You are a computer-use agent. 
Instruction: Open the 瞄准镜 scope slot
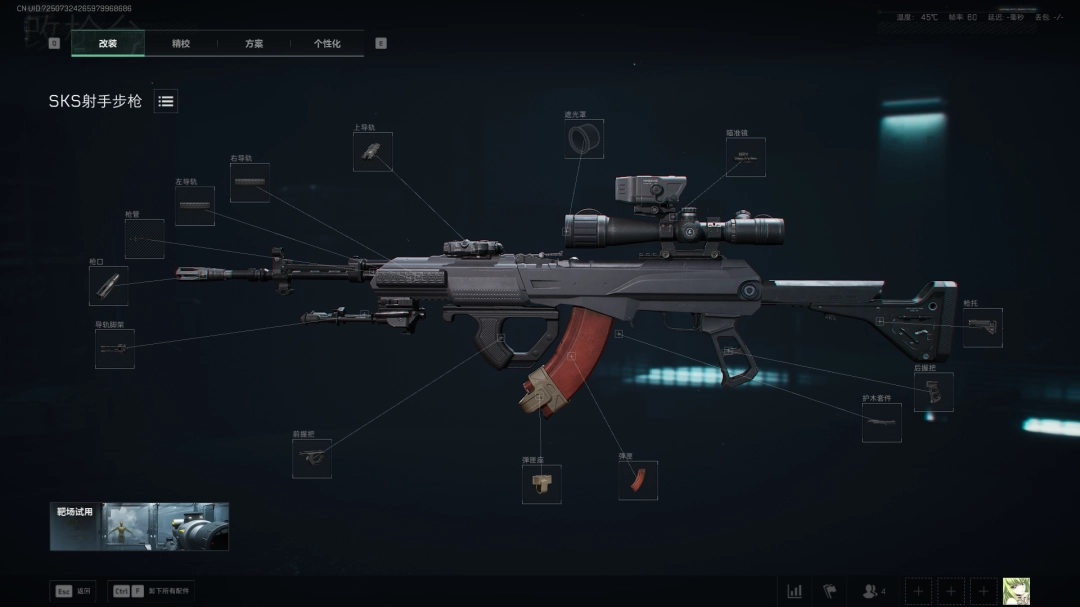tap(745, 157)
